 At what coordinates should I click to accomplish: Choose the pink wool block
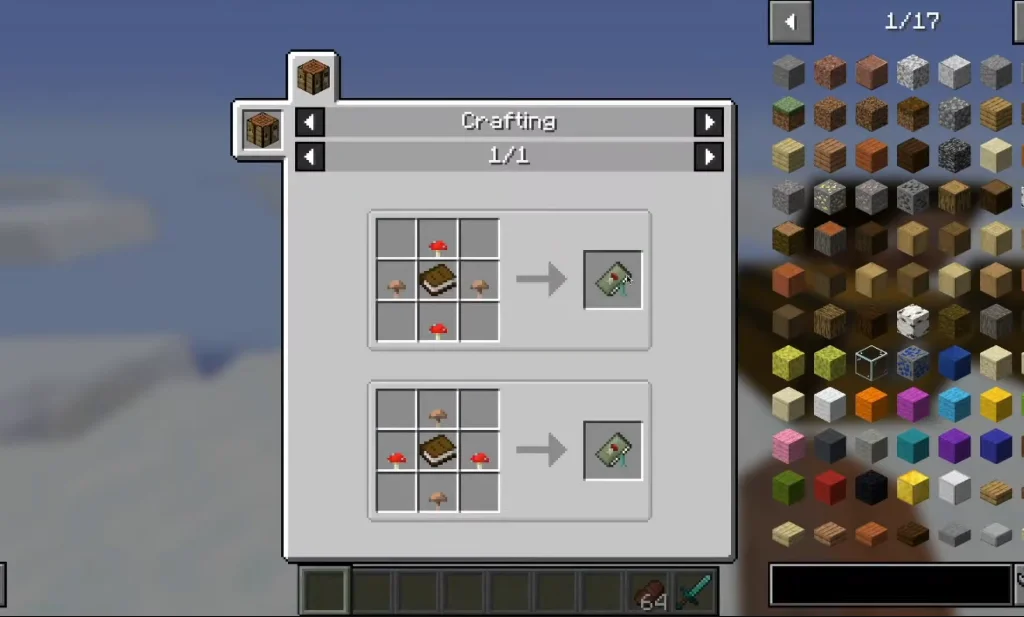tap(788, 446)
